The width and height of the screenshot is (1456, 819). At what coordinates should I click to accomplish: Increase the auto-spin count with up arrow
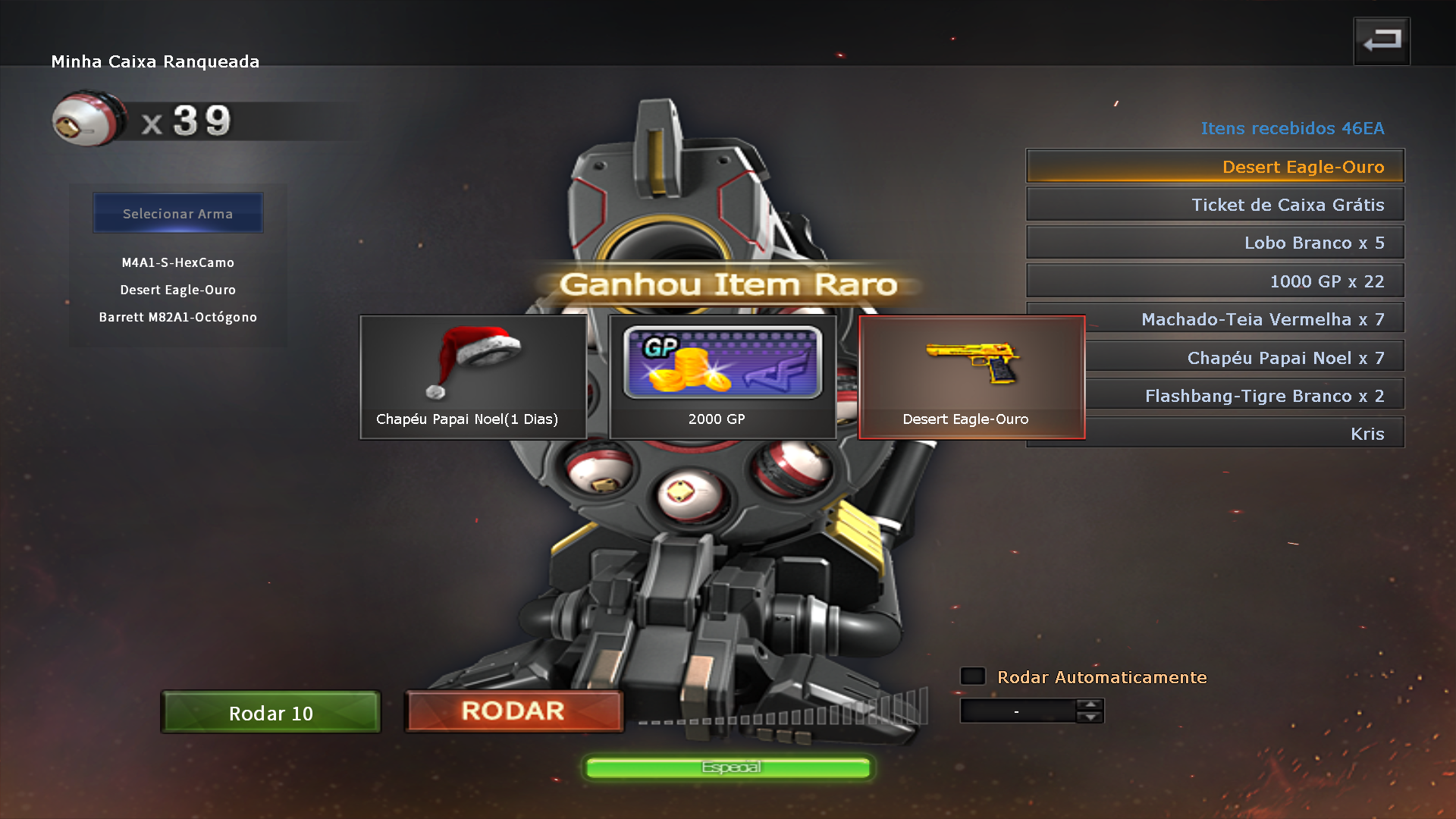pyautogui.click(x=1090, y=705)
